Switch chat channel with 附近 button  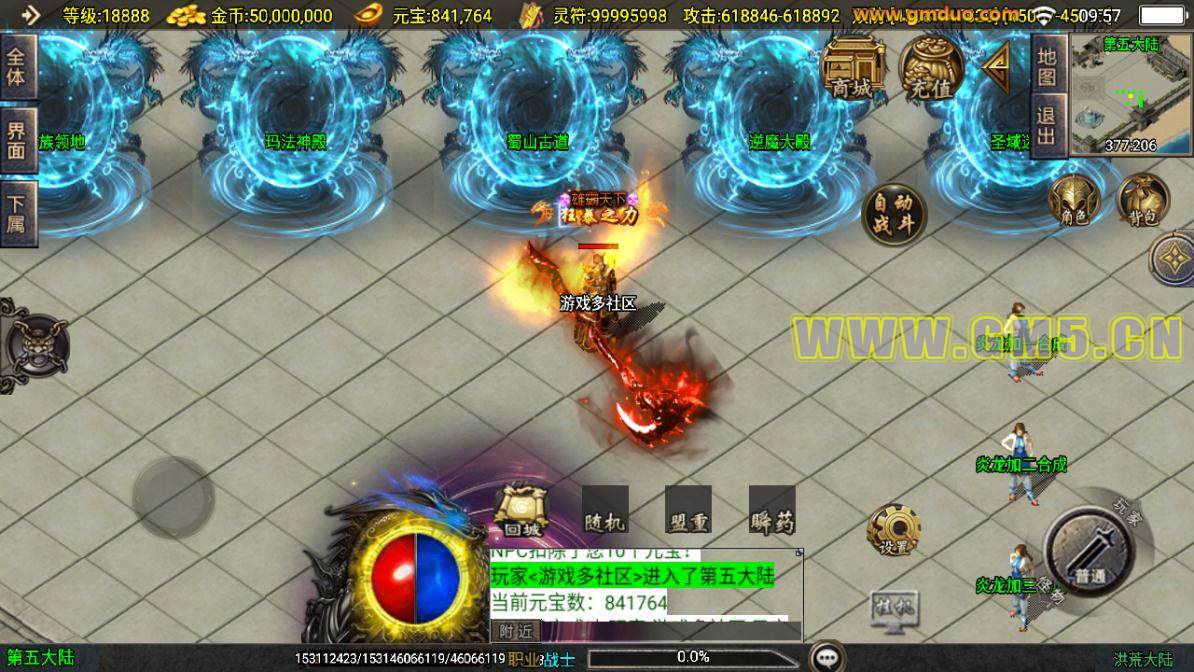[x=515, y=631]
